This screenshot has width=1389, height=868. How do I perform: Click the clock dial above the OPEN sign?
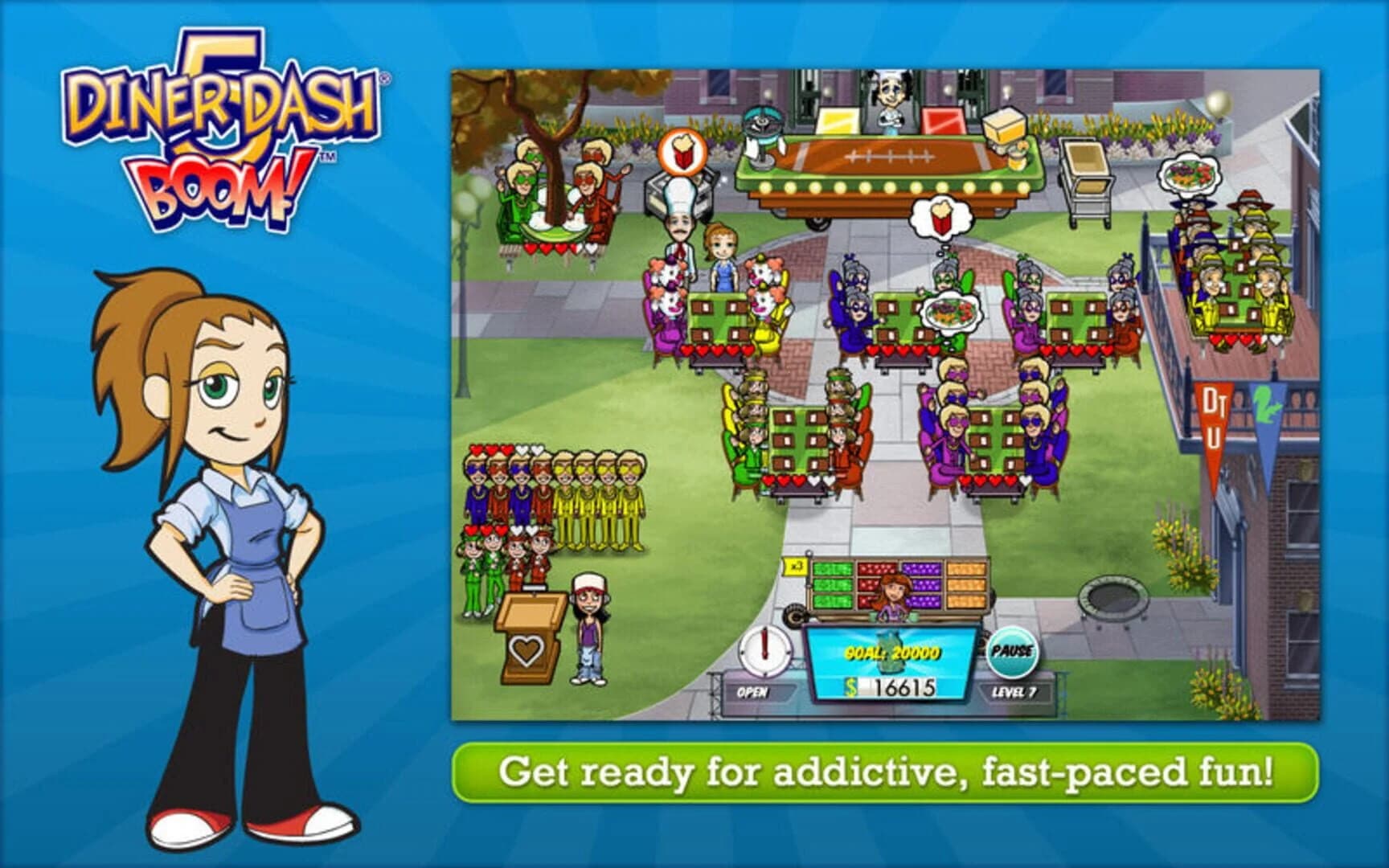(x=764, y=649)
